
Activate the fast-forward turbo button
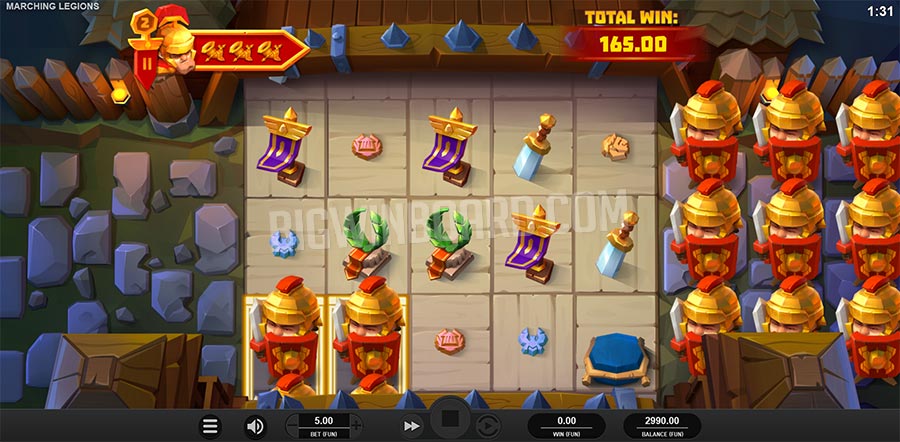[x=411, y=426]
